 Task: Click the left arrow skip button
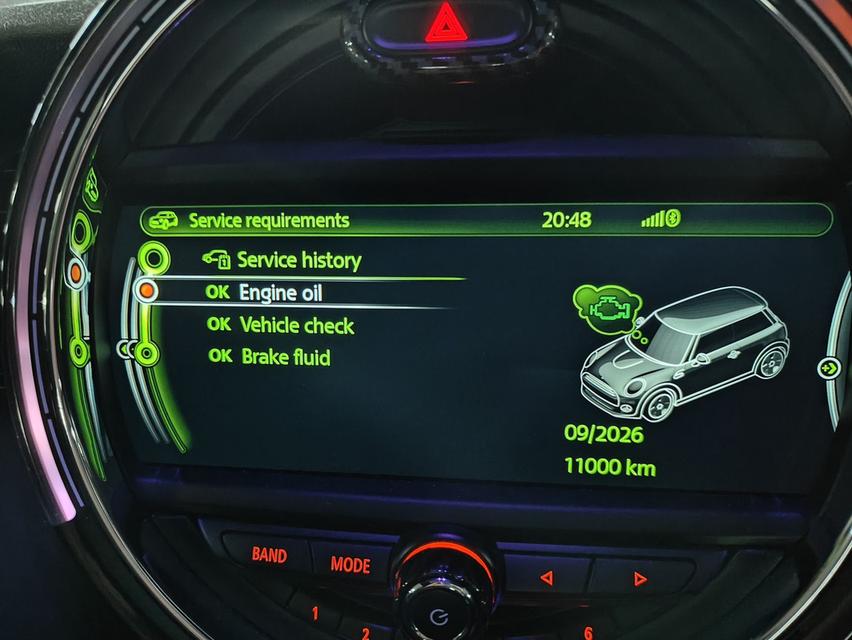pos(546,577)
